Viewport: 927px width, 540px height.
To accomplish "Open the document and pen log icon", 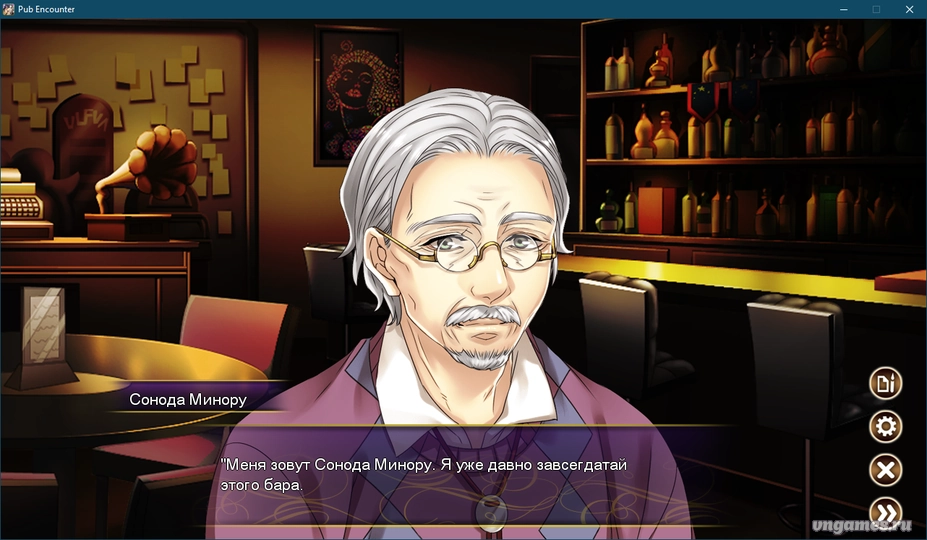I will click(885, 383).
